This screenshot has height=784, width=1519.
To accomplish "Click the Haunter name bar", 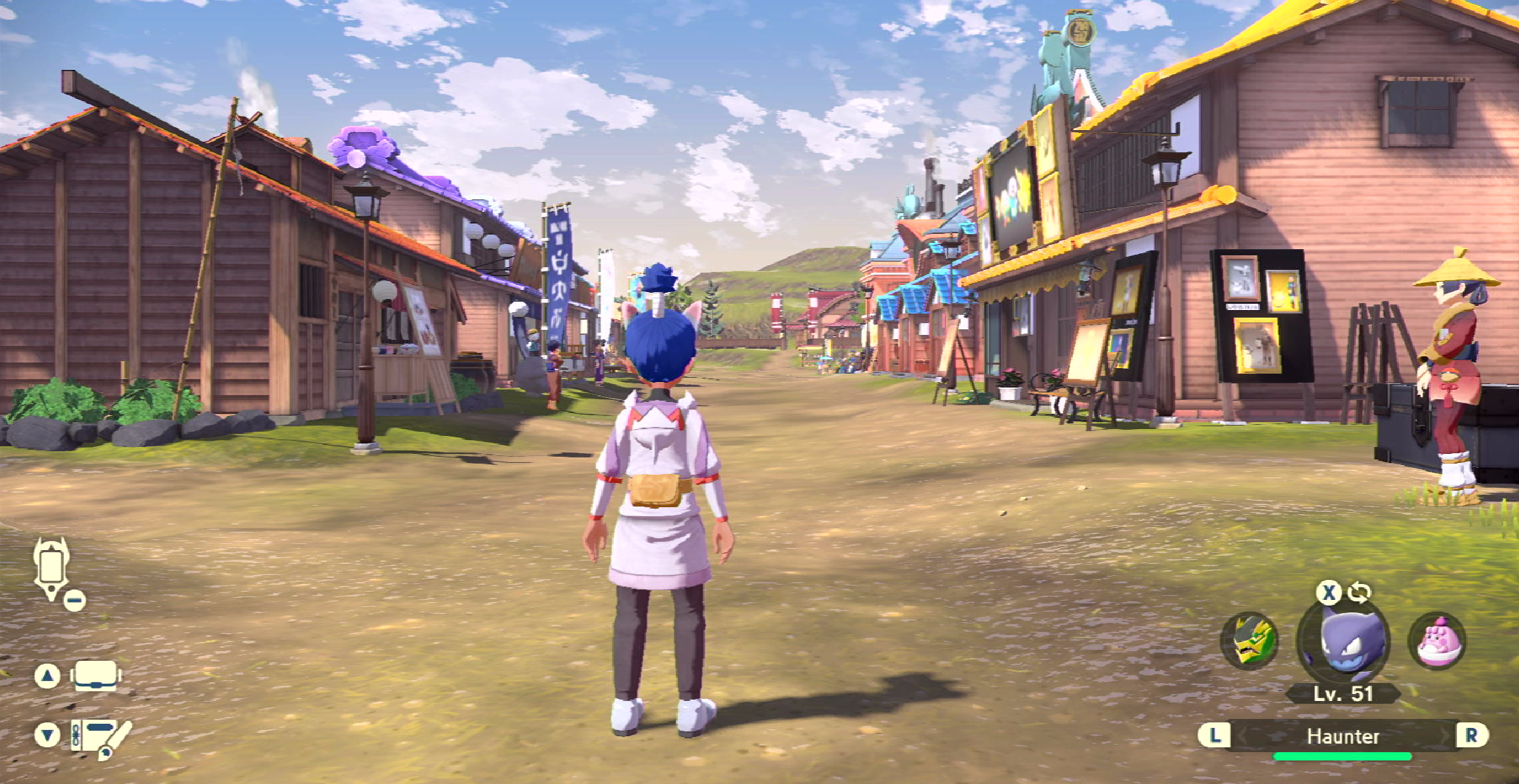I will [1343, 736].
